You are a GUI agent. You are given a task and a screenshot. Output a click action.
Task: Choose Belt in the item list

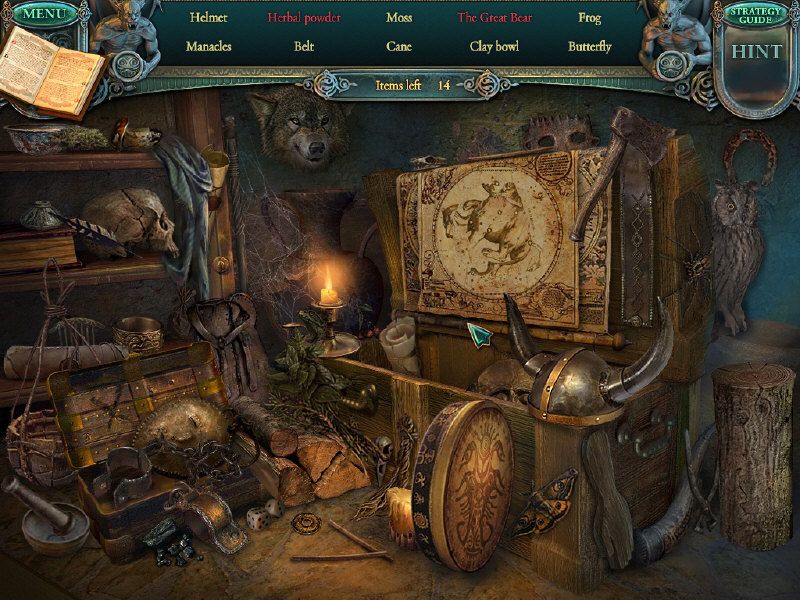tap(304, 46)
